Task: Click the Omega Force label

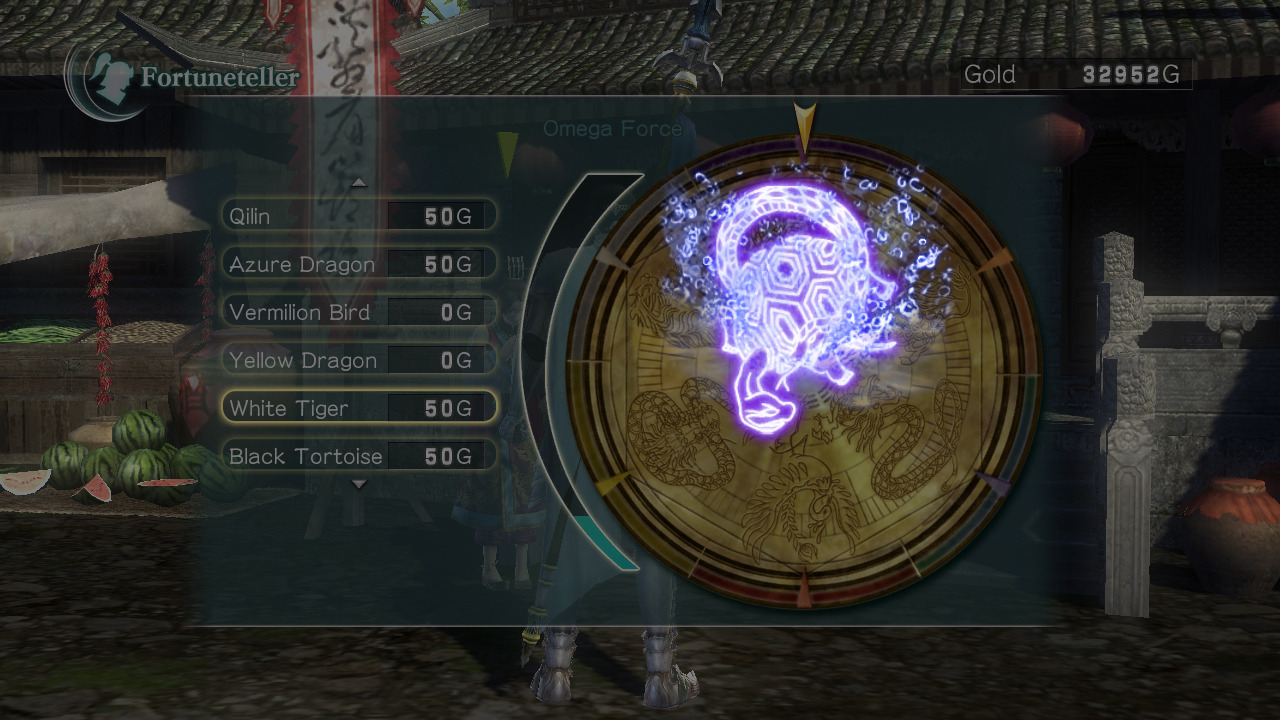Action: pyautogui.click(x=612, y=128)
